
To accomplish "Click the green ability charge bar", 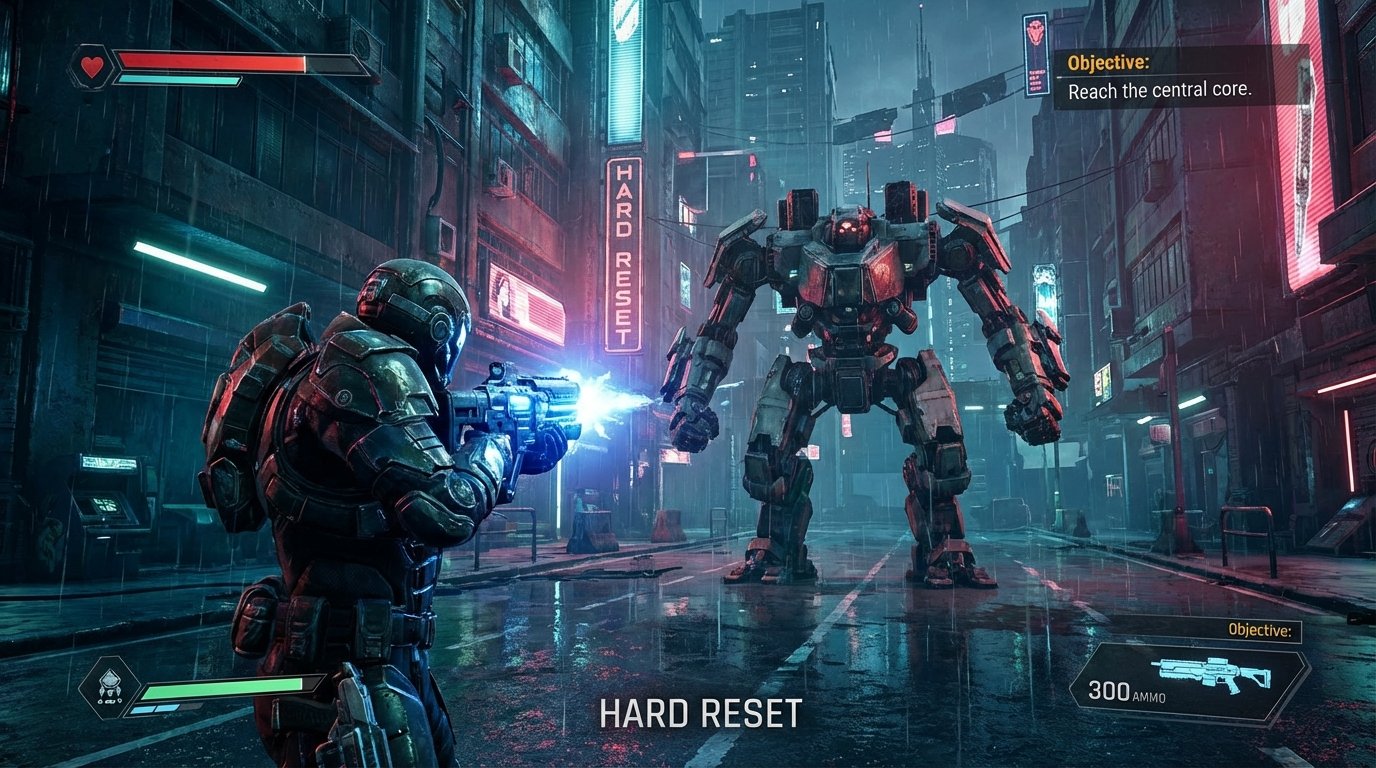I will (x=222, y=688).
